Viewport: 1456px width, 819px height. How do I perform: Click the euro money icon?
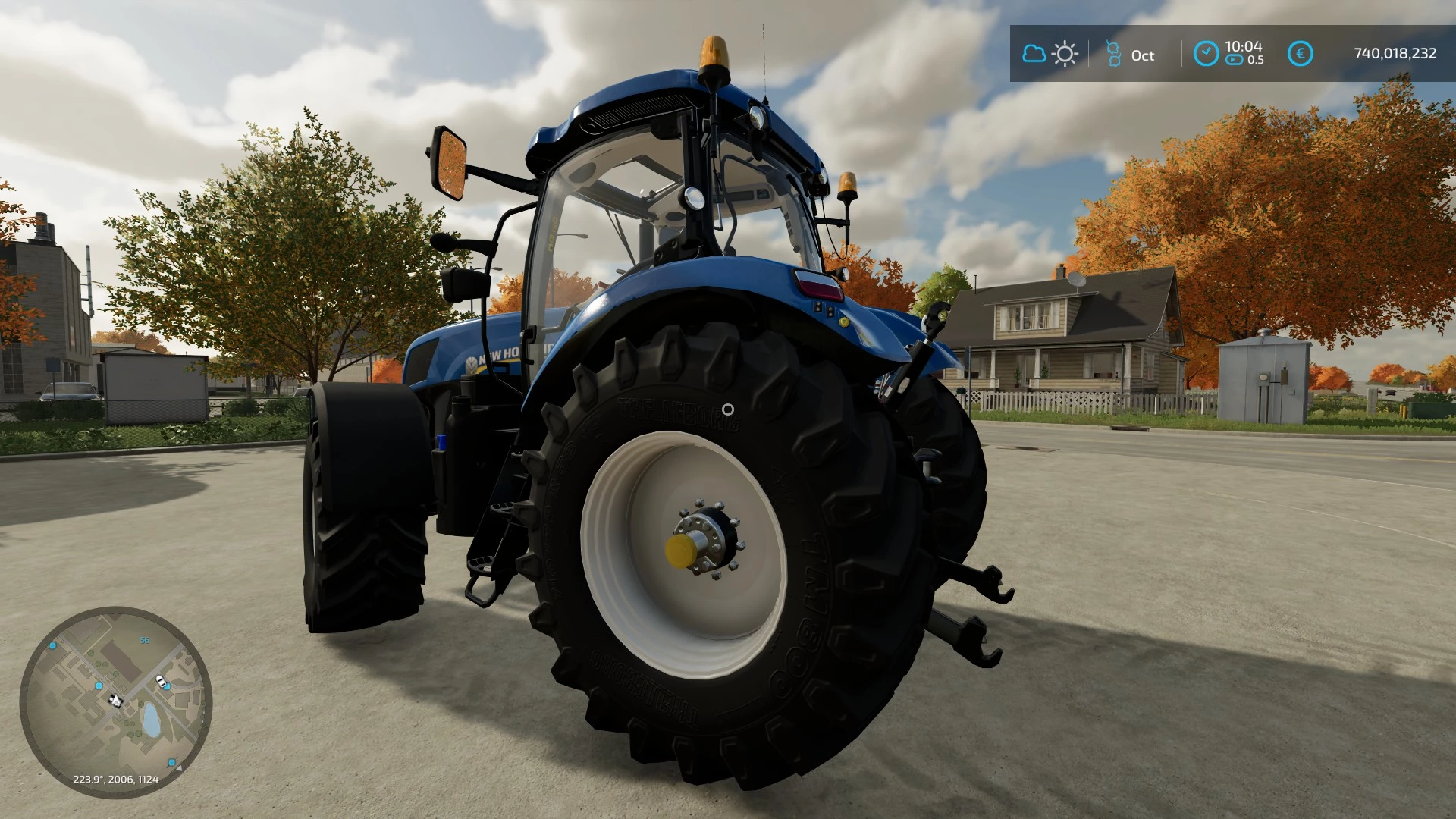click(x=1300, y=54)
